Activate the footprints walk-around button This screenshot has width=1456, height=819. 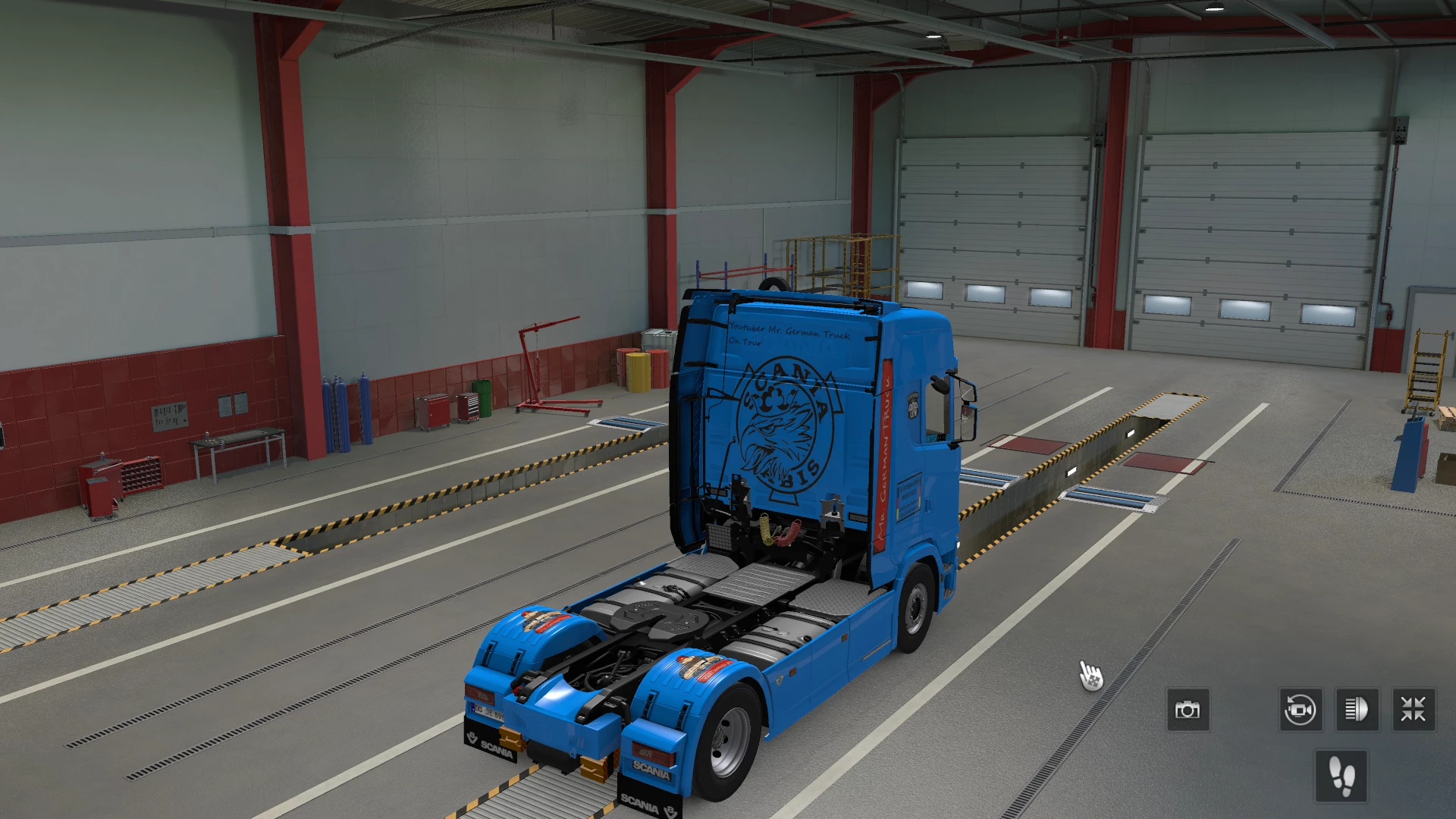coord(1341,776)
